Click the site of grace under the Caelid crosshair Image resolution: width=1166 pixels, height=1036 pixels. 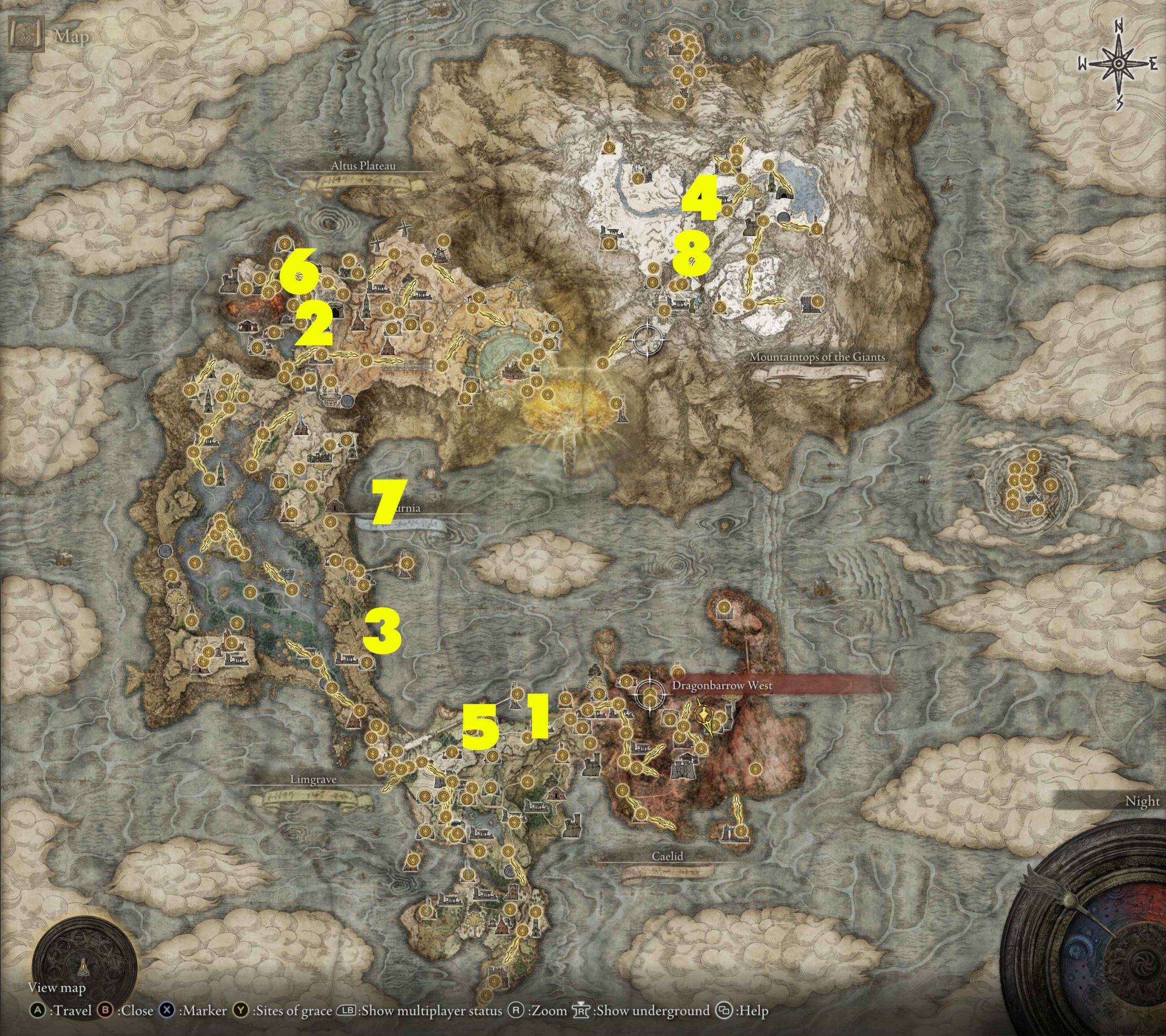pos(650,702)
